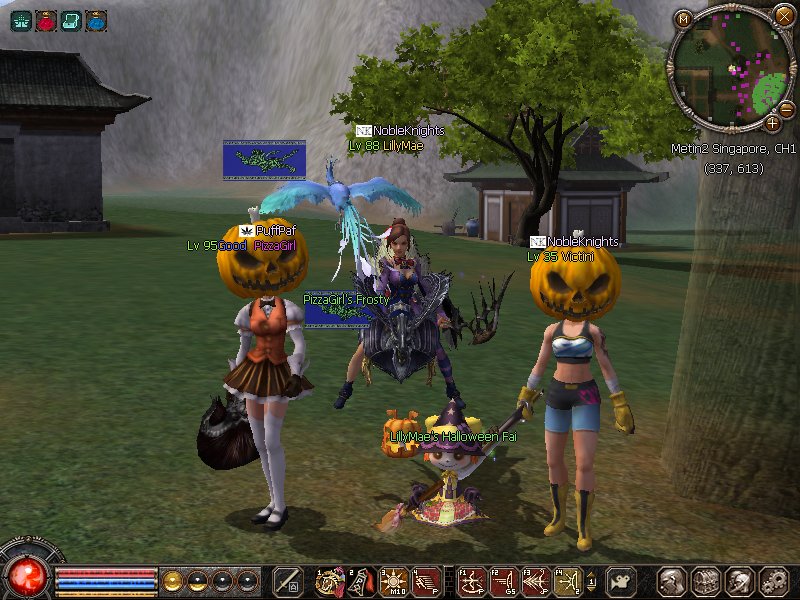Image resolution: width=800 pixels, height=600 pixels.
Task: Close the minimap with the X button
Action: tap(783, 15)
